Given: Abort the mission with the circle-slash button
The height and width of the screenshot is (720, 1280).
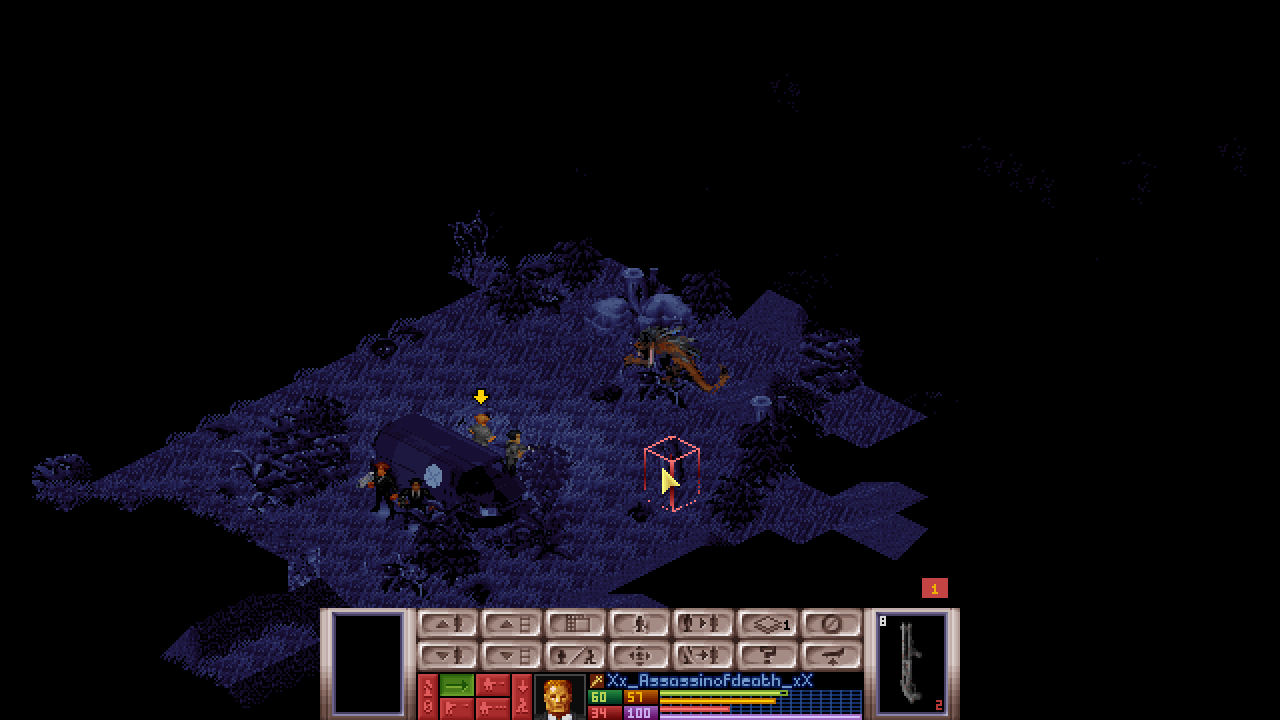Looking at the screenshot, I should 832,624.
